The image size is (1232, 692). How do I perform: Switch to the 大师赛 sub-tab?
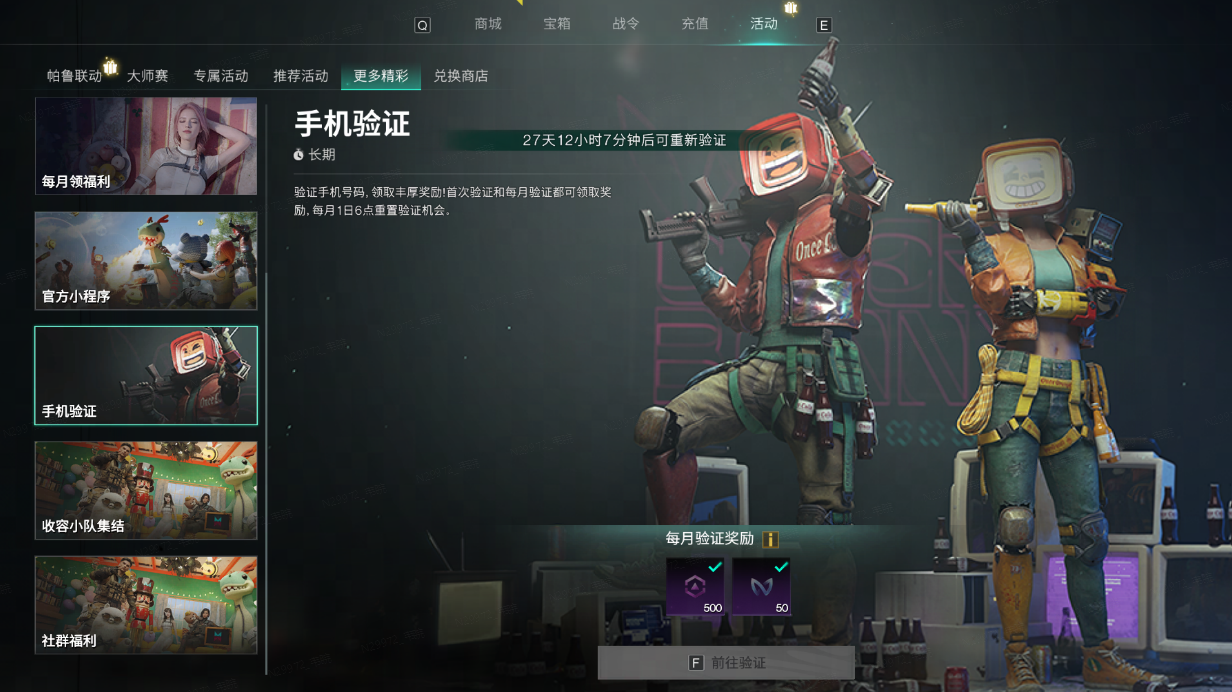point(147,76)
